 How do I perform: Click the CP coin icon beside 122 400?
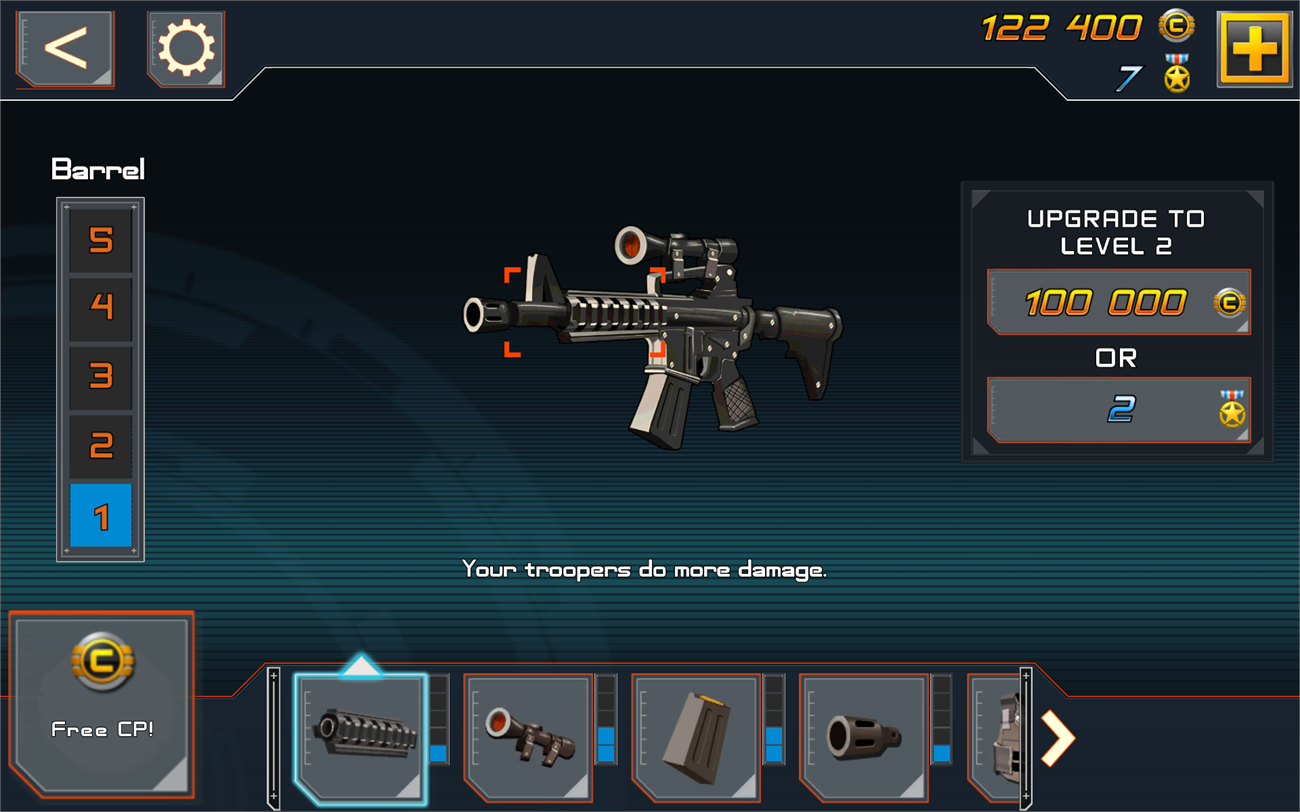(1176, 27)
